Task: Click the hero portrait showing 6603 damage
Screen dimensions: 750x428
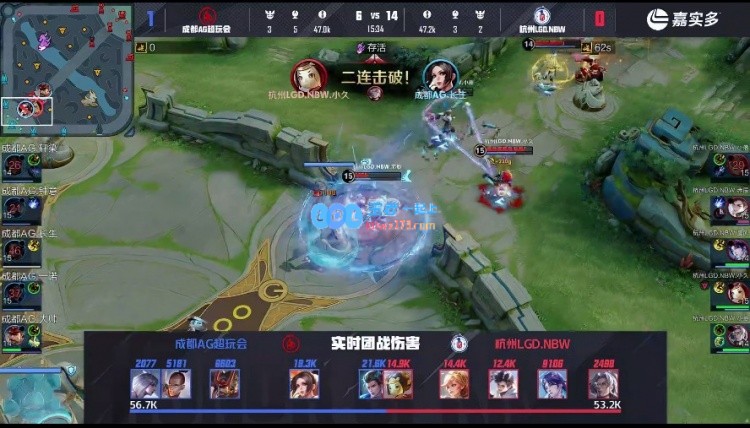Action: tap(224, 384)
